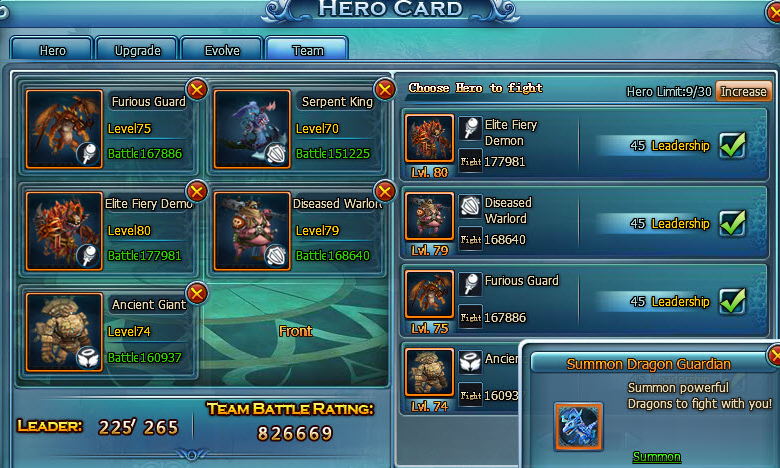
Task: Remove Ancient Giant from the team
Action: pos(197,293)
